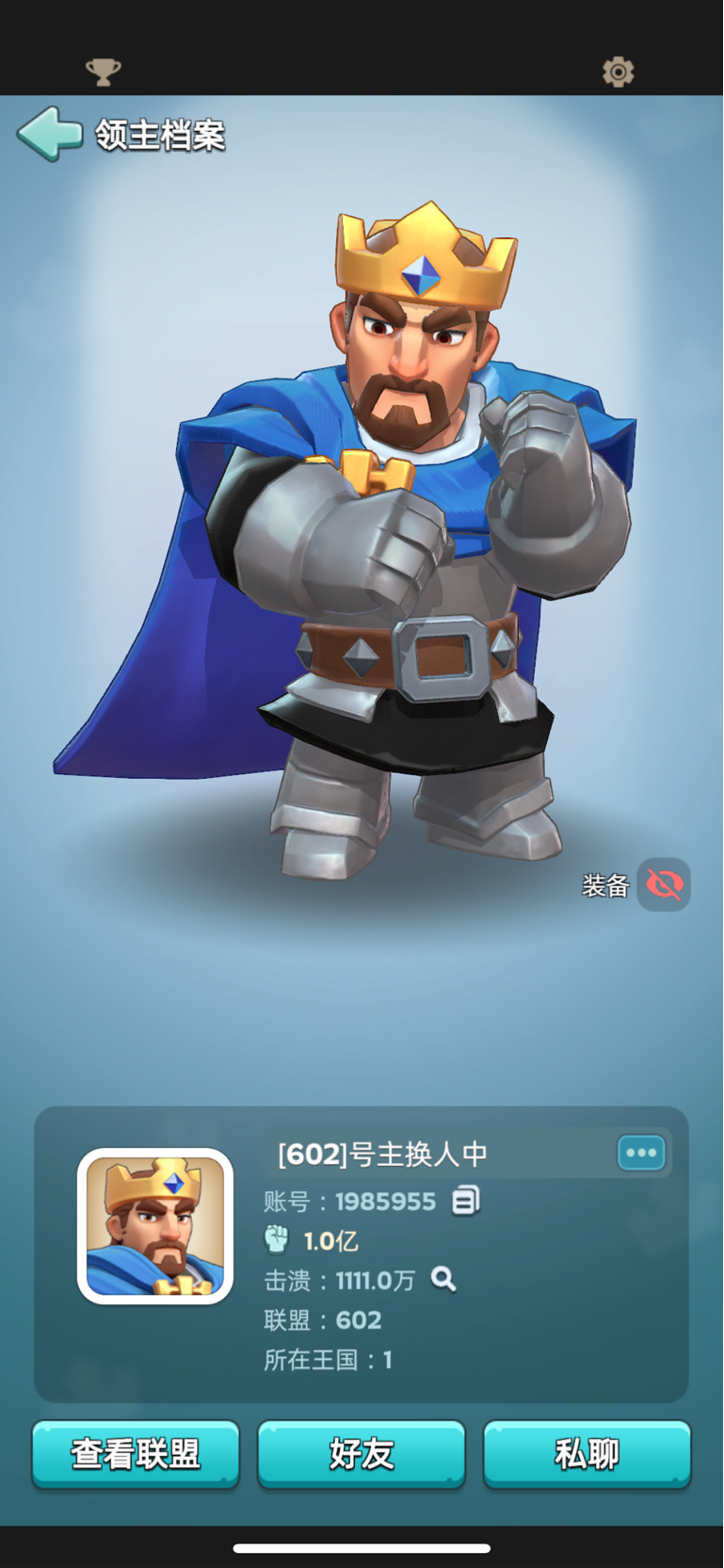Start a private chat with 私聊
Image resolution: width=724 pixels, height=1568 pixels.
[587, 1454]
